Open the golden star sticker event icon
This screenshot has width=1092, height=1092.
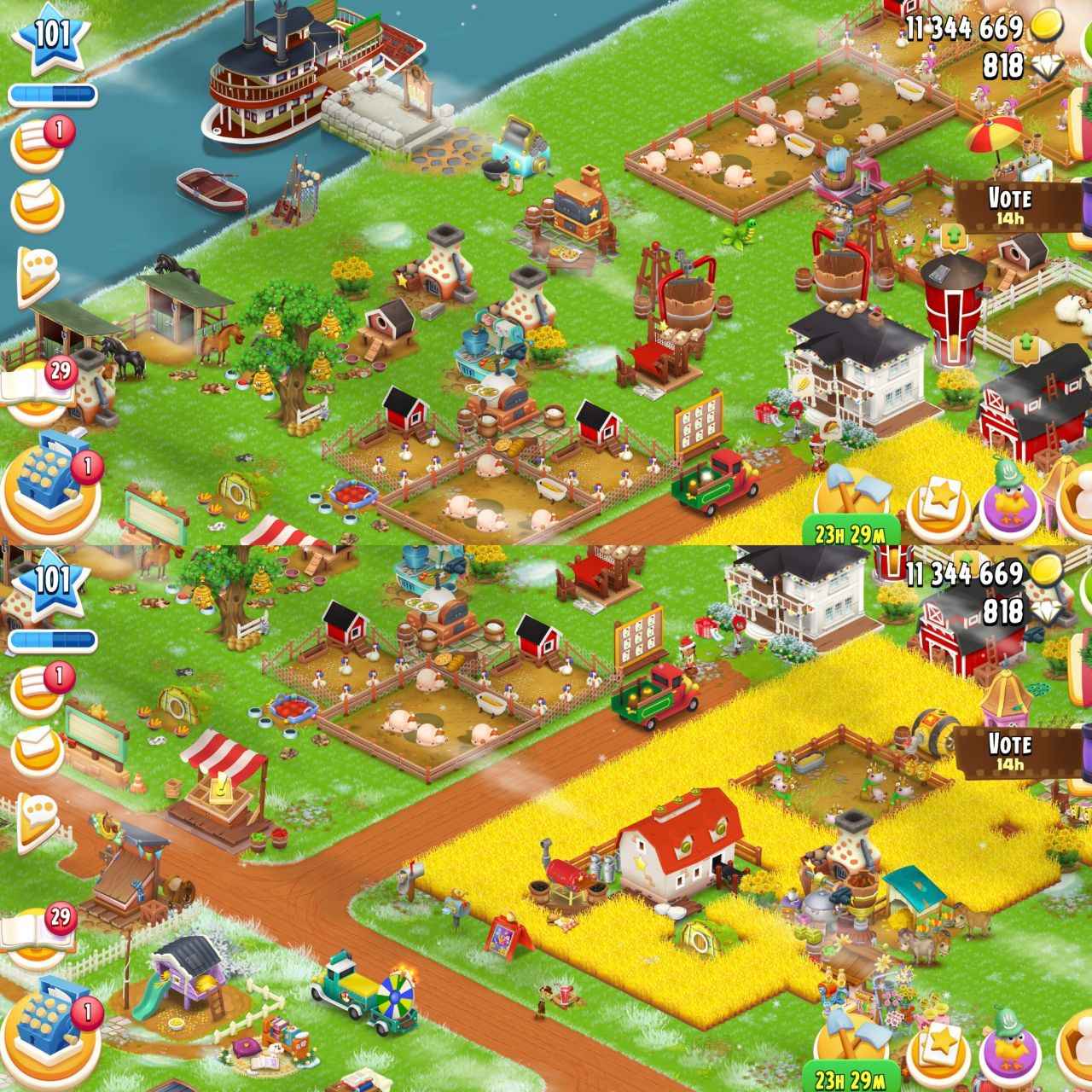click(x=938, y=506)
